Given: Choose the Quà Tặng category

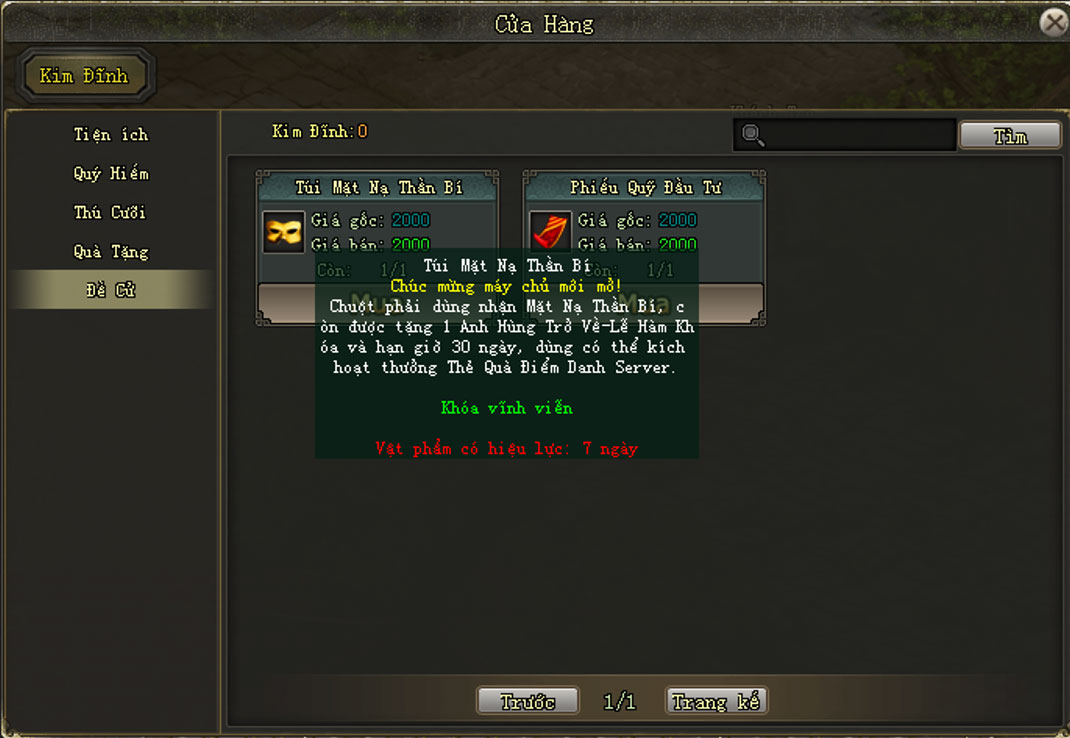Looking at the screenshot, I should pos(110,251).
